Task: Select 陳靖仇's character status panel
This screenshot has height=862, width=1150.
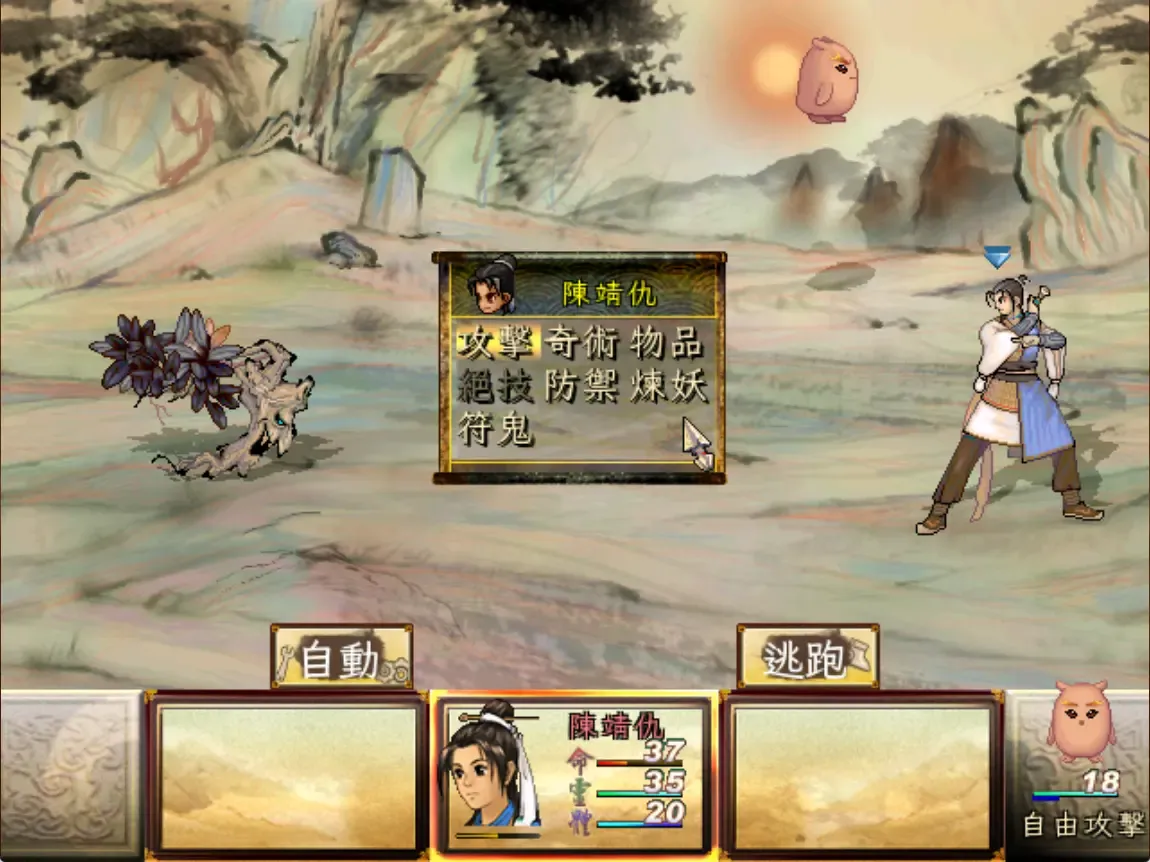Action: [x=574, y=775]
